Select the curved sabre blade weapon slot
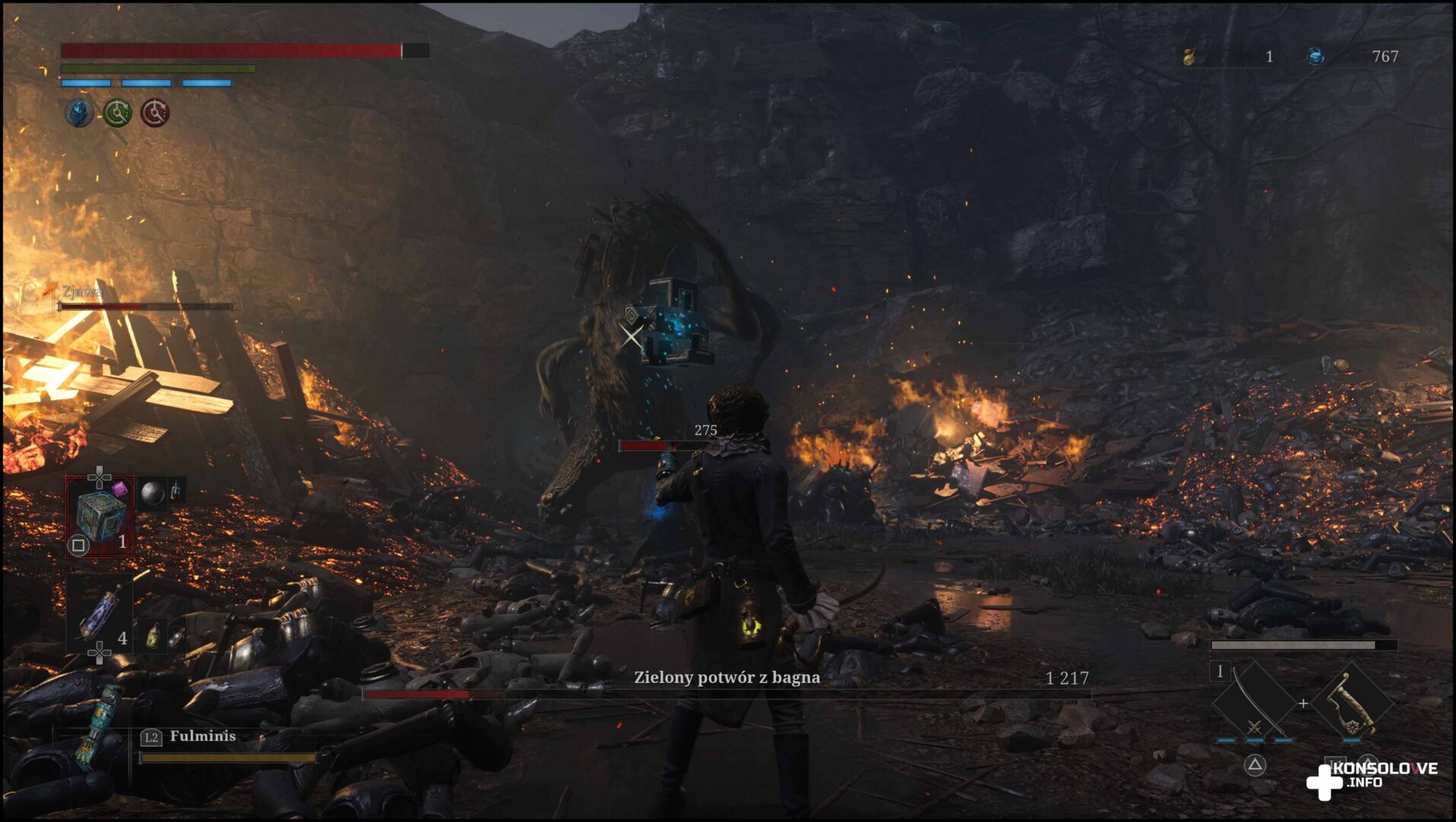 (1254, 703)
